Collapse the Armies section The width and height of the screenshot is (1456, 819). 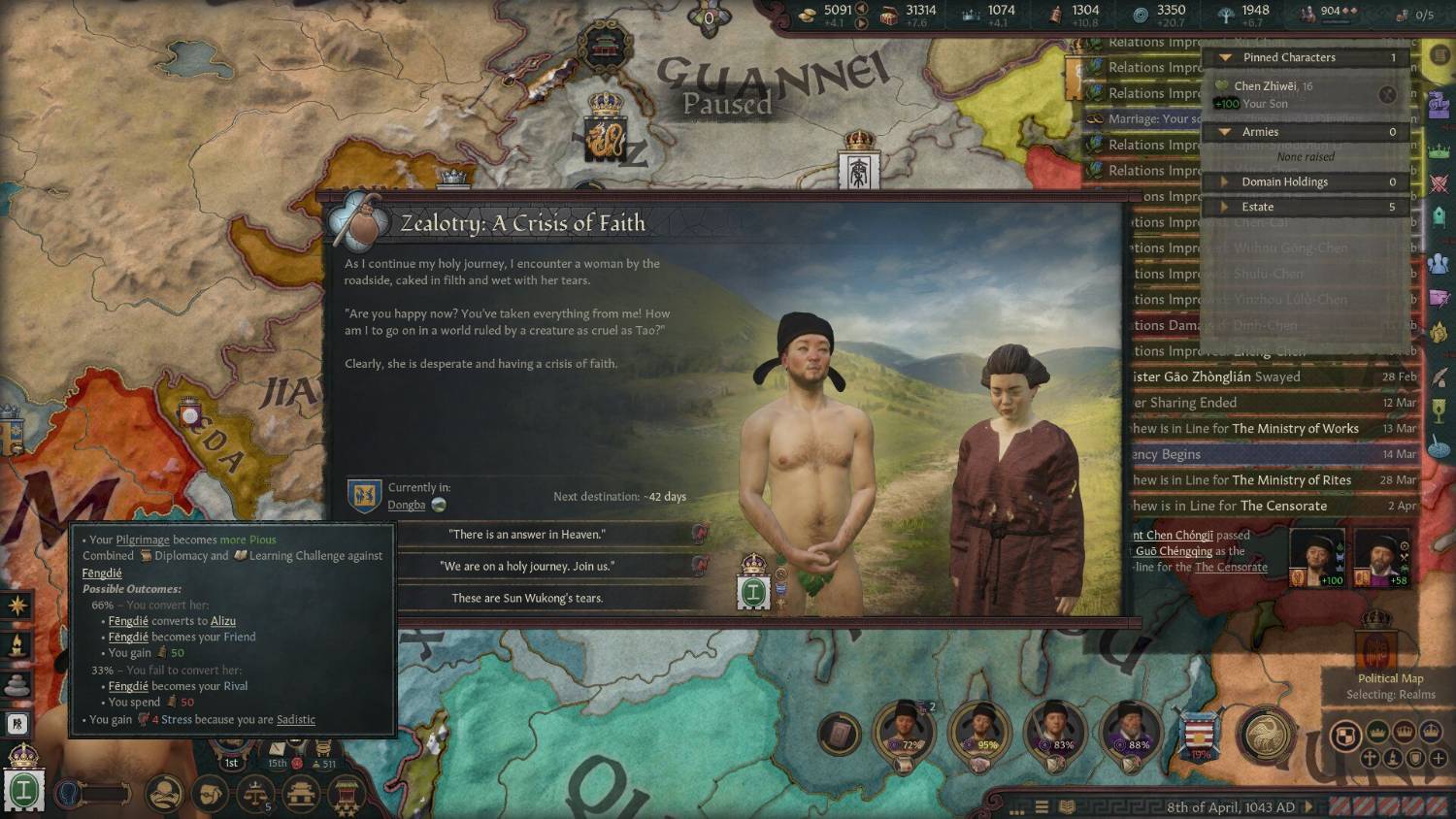[1226, 132]
